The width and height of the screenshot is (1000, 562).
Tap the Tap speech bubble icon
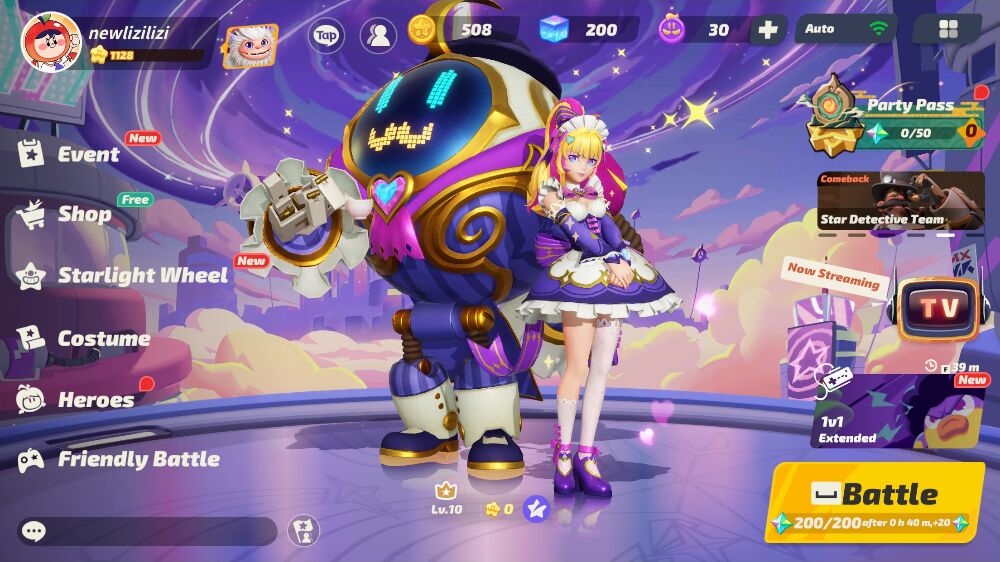(x=326, y=35)
